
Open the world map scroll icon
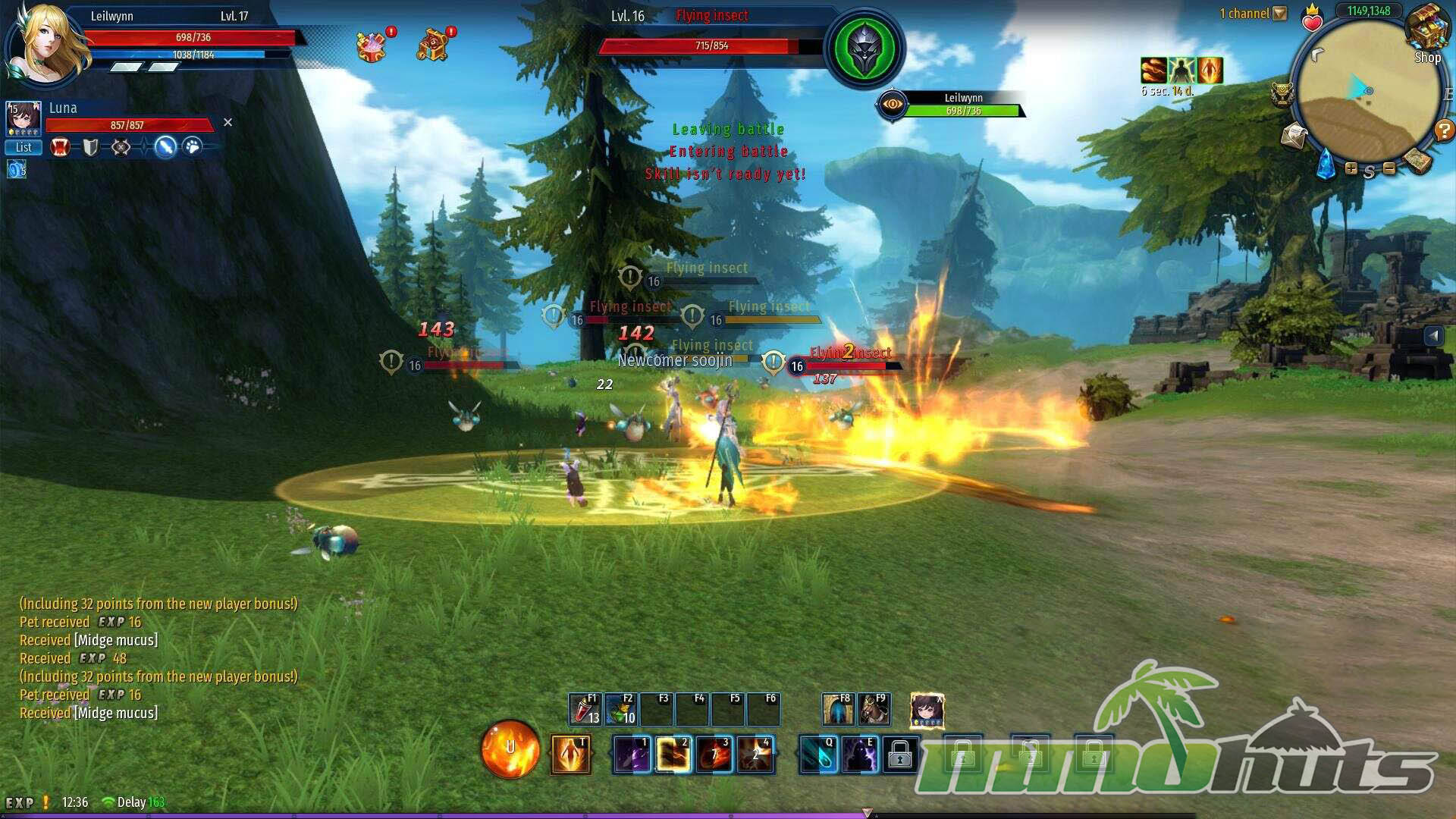[1416, 159]
